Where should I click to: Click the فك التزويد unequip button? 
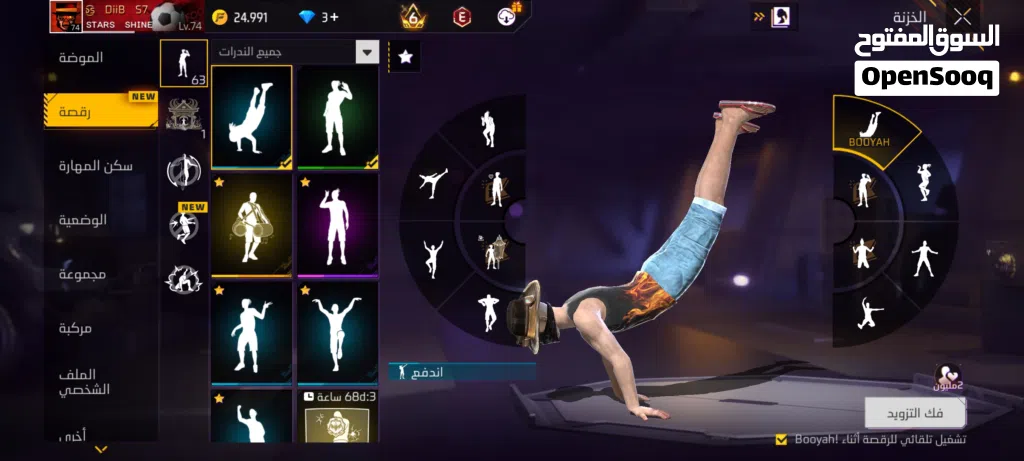(x=915, y=412)
